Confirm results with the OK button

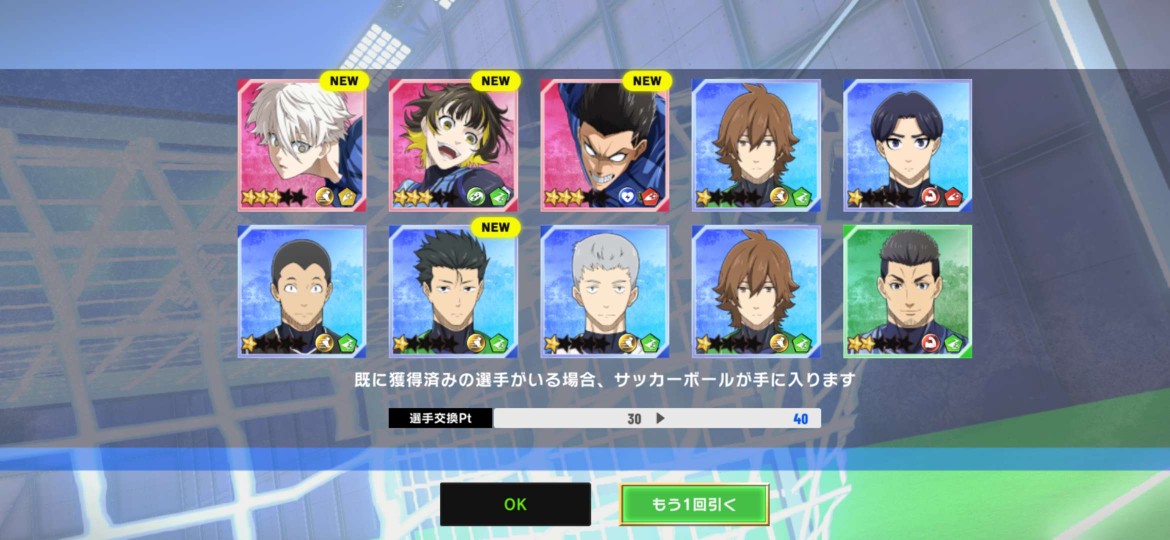point(515,504)
